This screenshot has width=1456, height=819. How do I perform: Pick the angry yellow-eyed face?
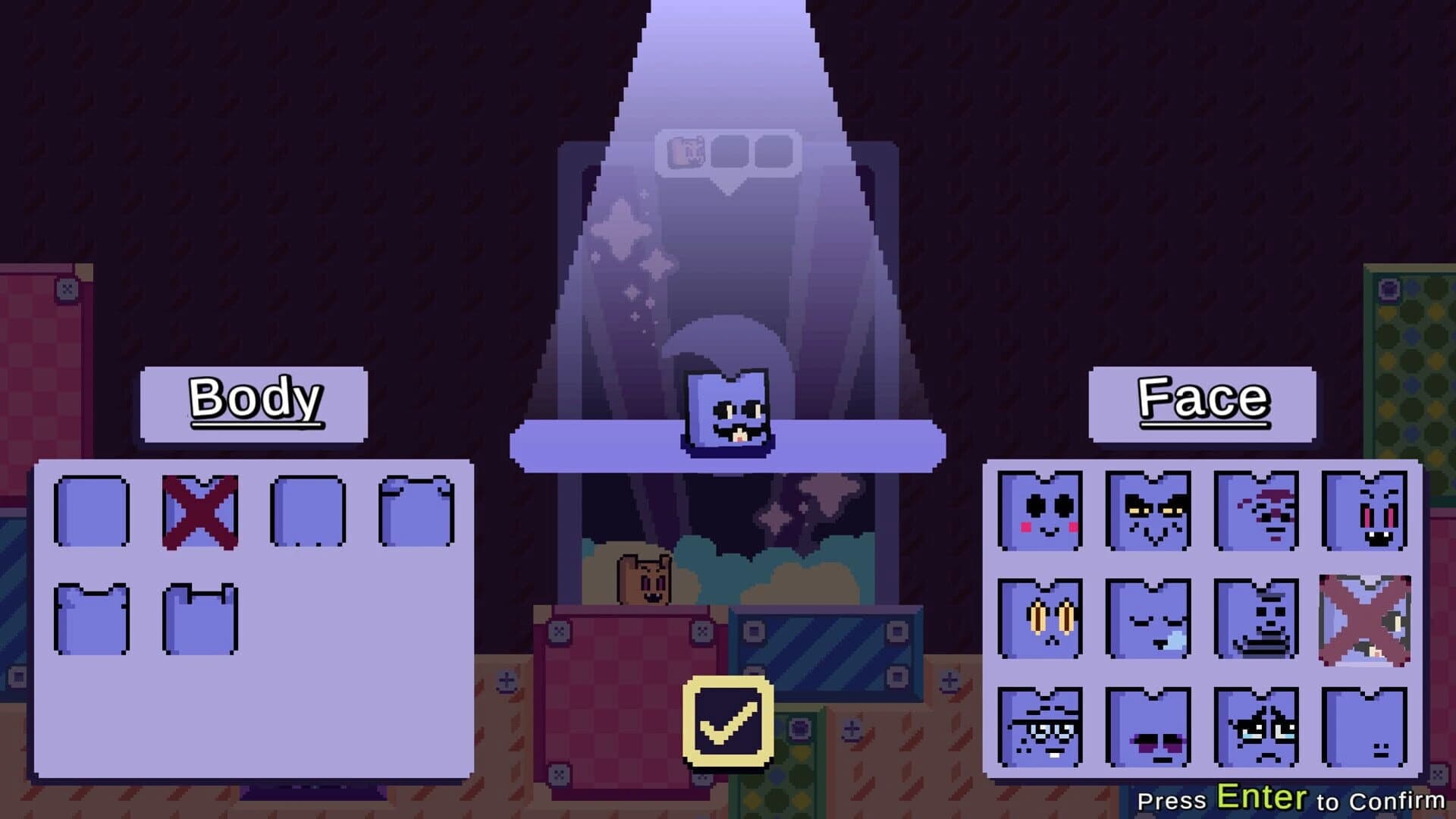[1147, 510]
